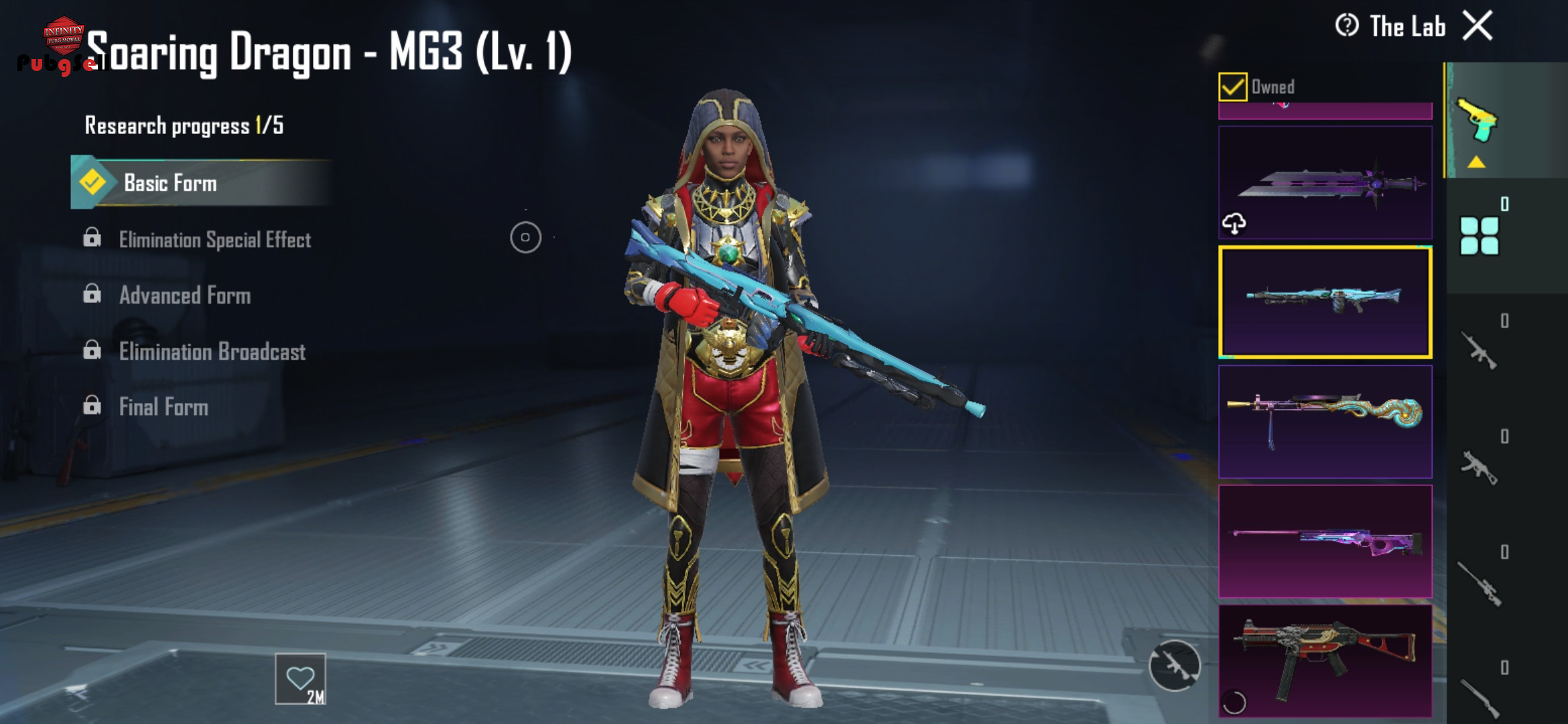Select the blue Soaring Dragon MG3 thumbnail
1568x724 pixels.
click(x=1325, y=302)
